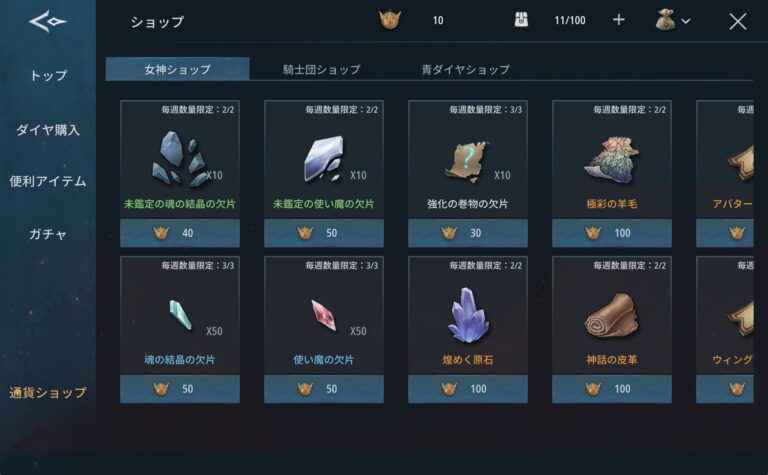
Task: Add more inventory space with plus button
Action: [x=618, y=20]
